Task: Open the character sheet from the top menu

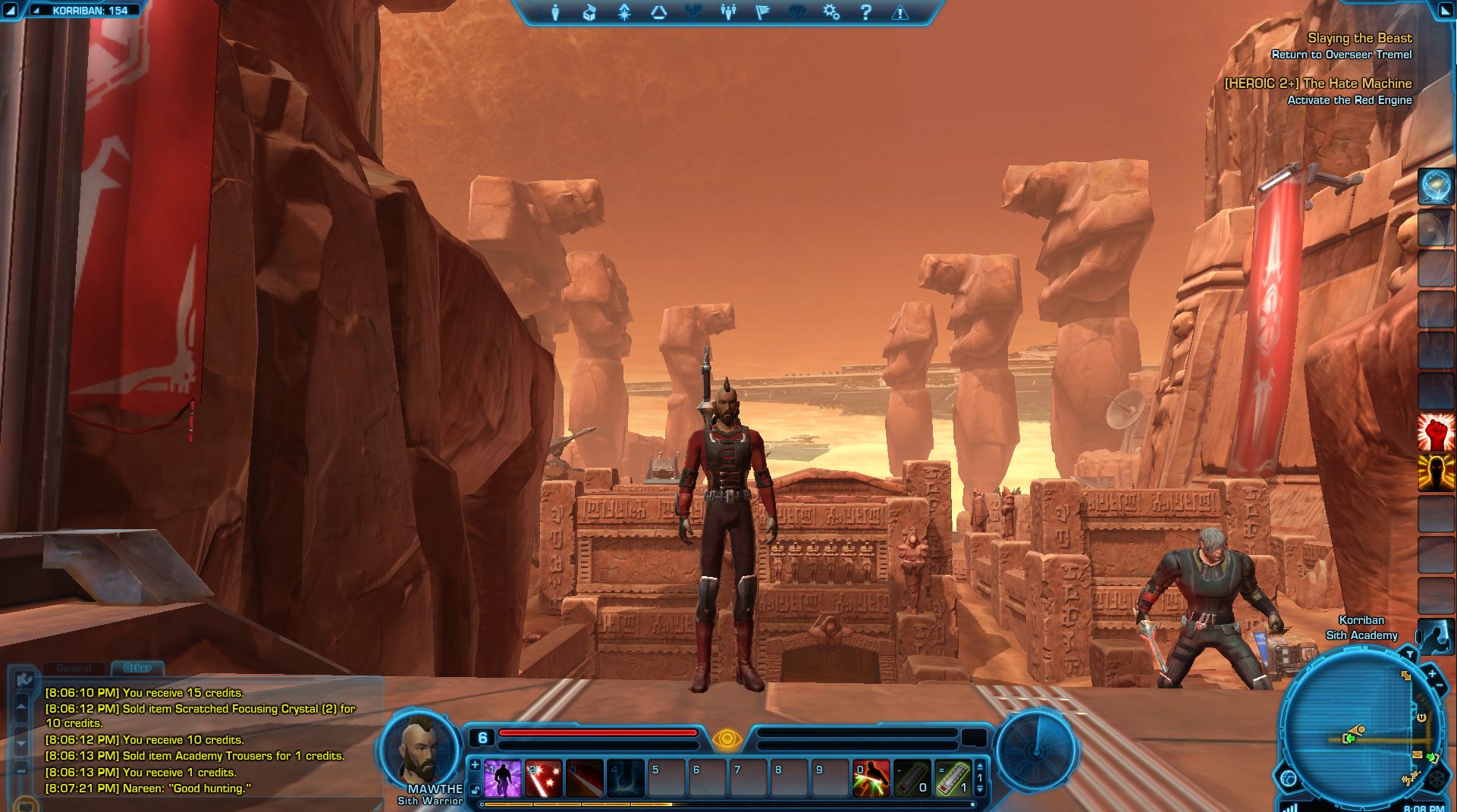Action: click(555, 12)
